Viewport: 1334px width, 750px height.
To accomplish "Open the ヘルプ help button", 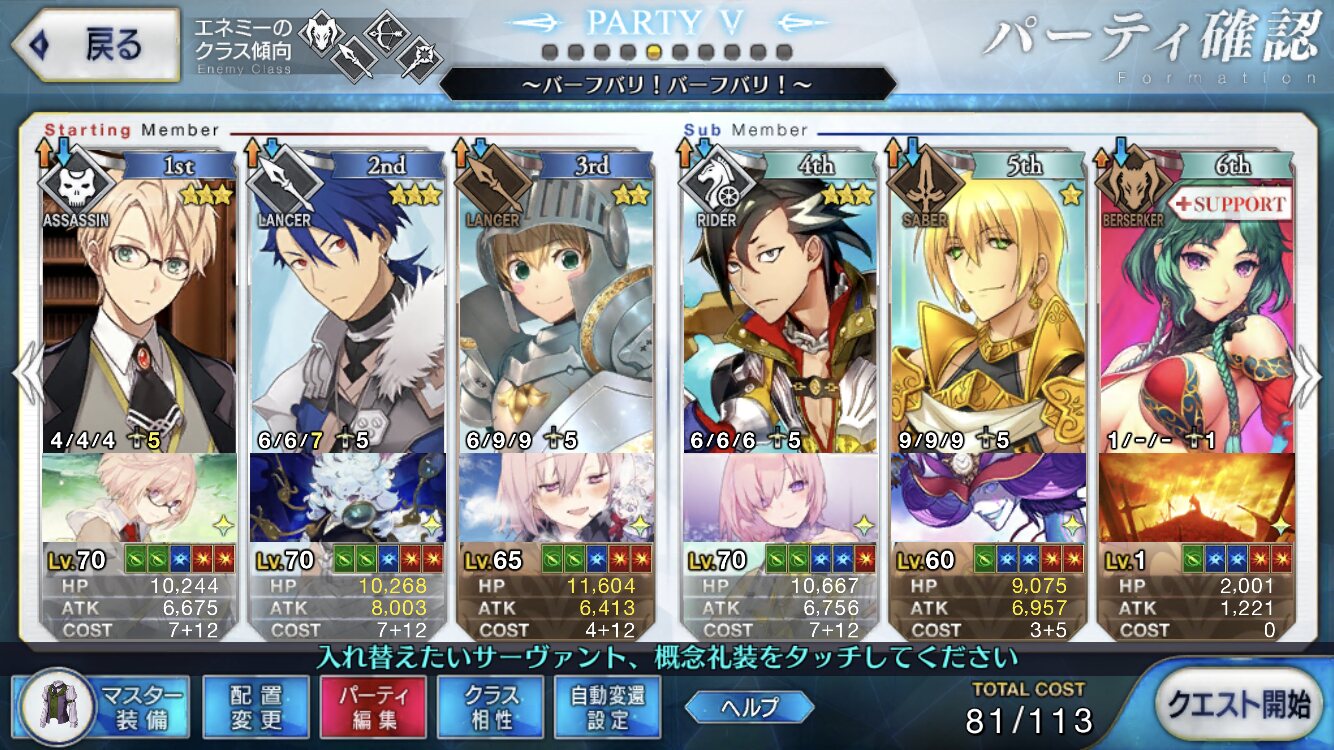I will click(750, 707).
